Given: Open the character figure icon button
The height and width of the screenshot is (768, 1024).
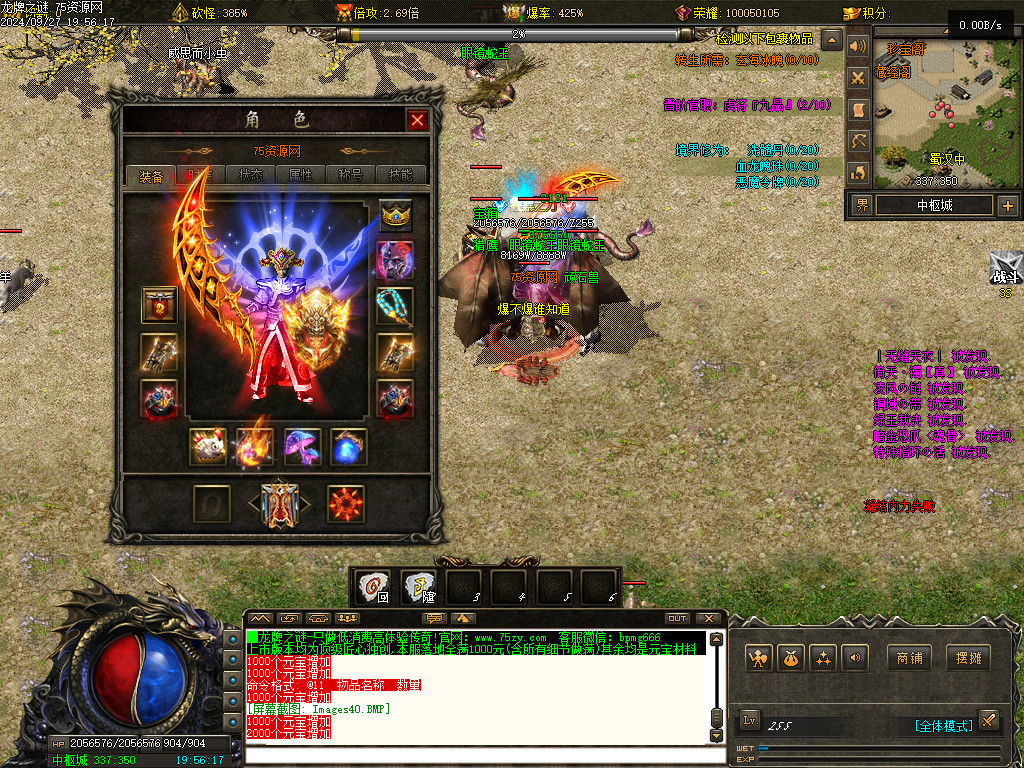Looking at the screenshot, I should pos(759,658).
